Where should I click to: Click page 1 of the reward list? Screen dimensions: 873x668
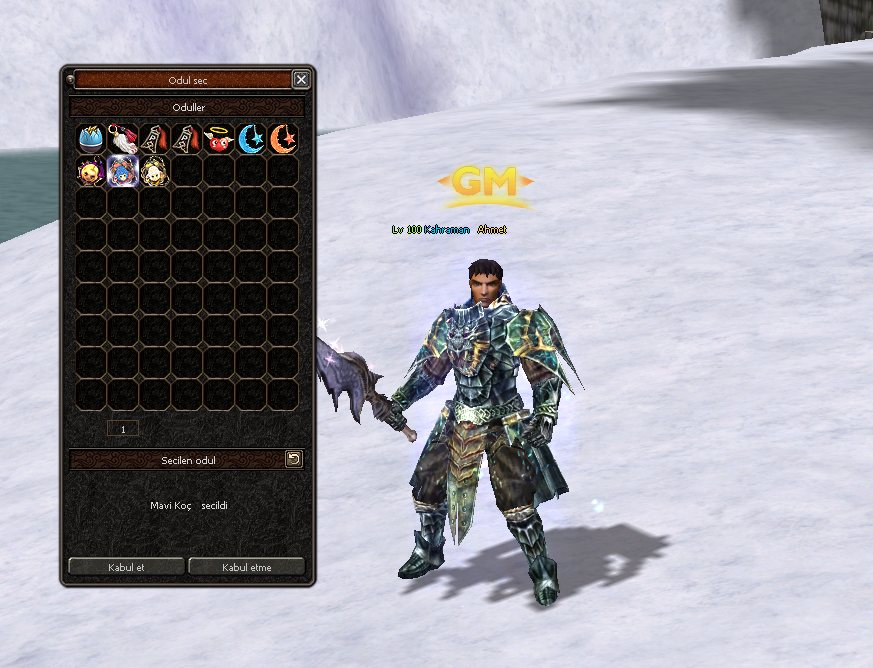pos(123,428)
